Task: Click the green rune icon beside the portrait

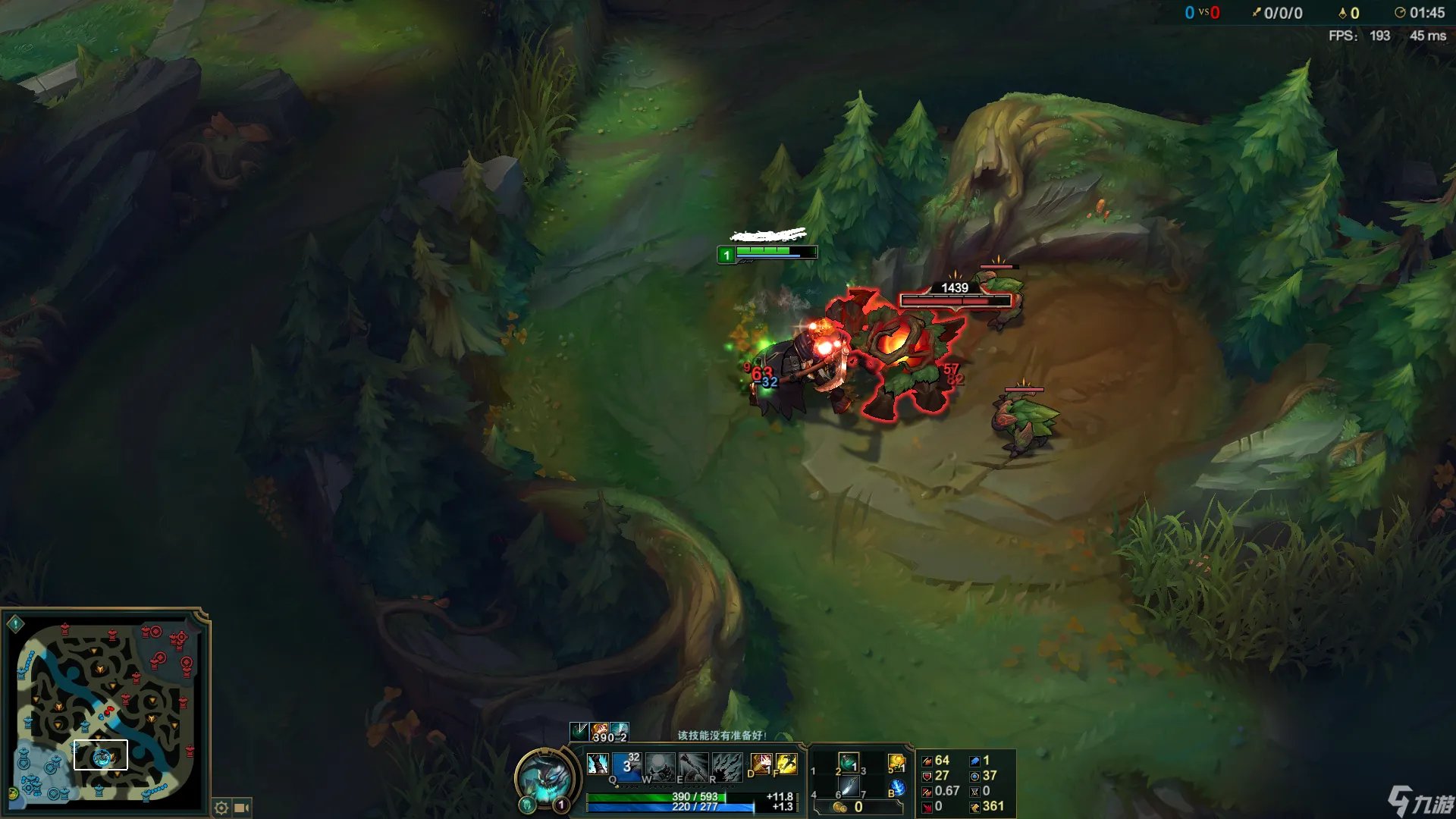Action: click(528, 804)
